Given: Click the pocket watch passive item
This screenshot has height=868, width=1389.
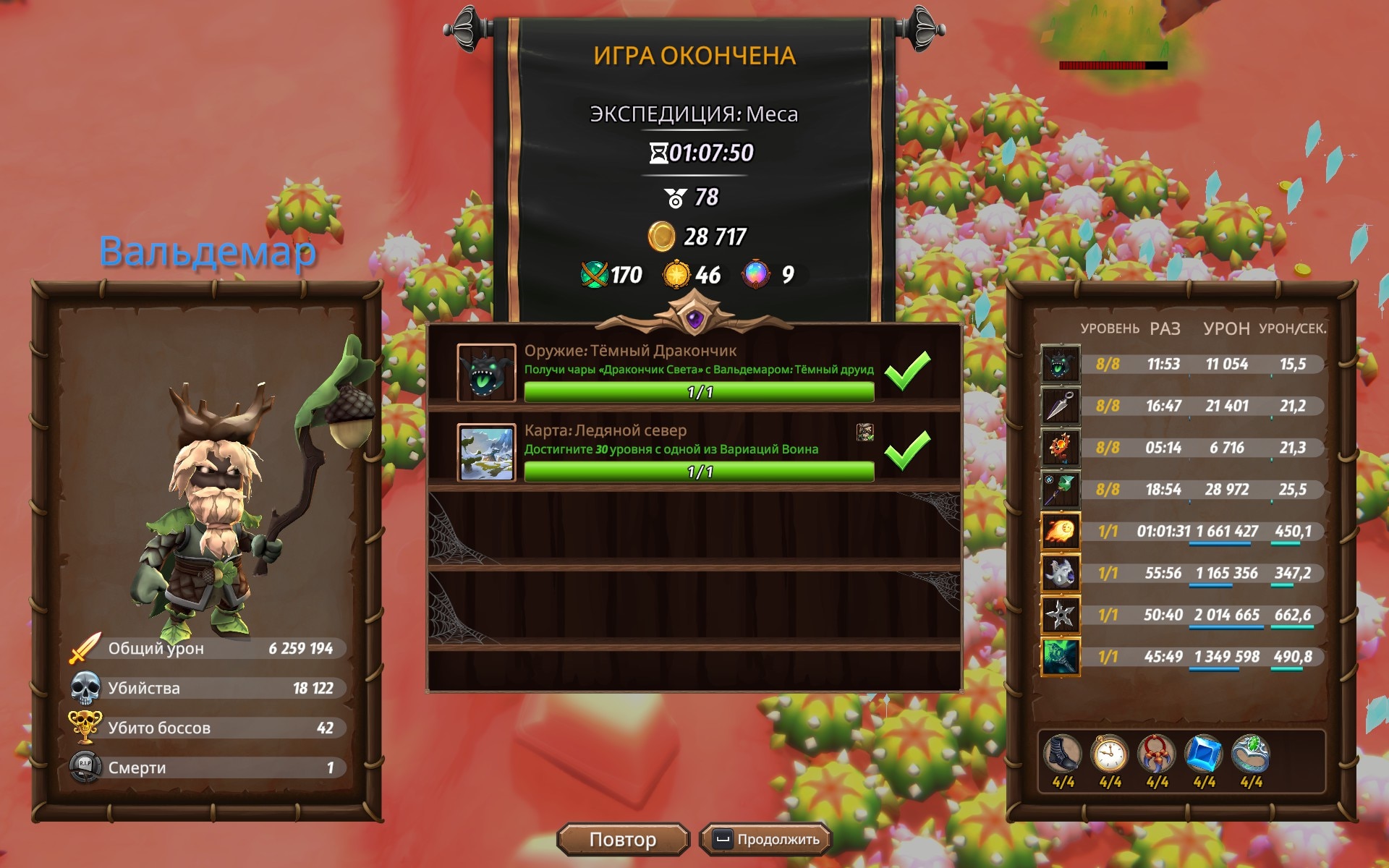Looking at the screenshot, I should tap(1110, 755).
